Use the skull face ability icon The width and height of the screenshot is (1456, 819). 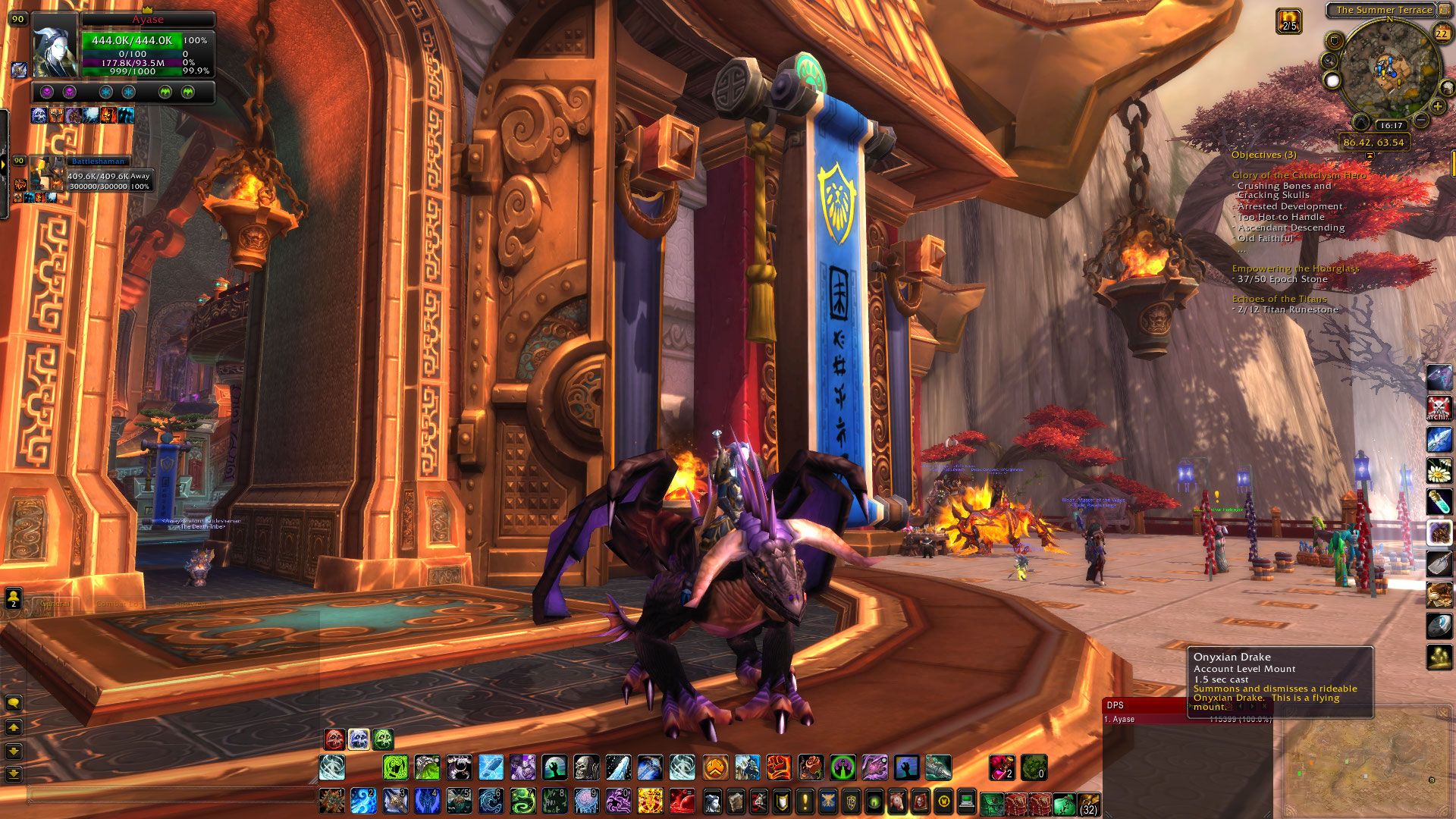[586, 767]
